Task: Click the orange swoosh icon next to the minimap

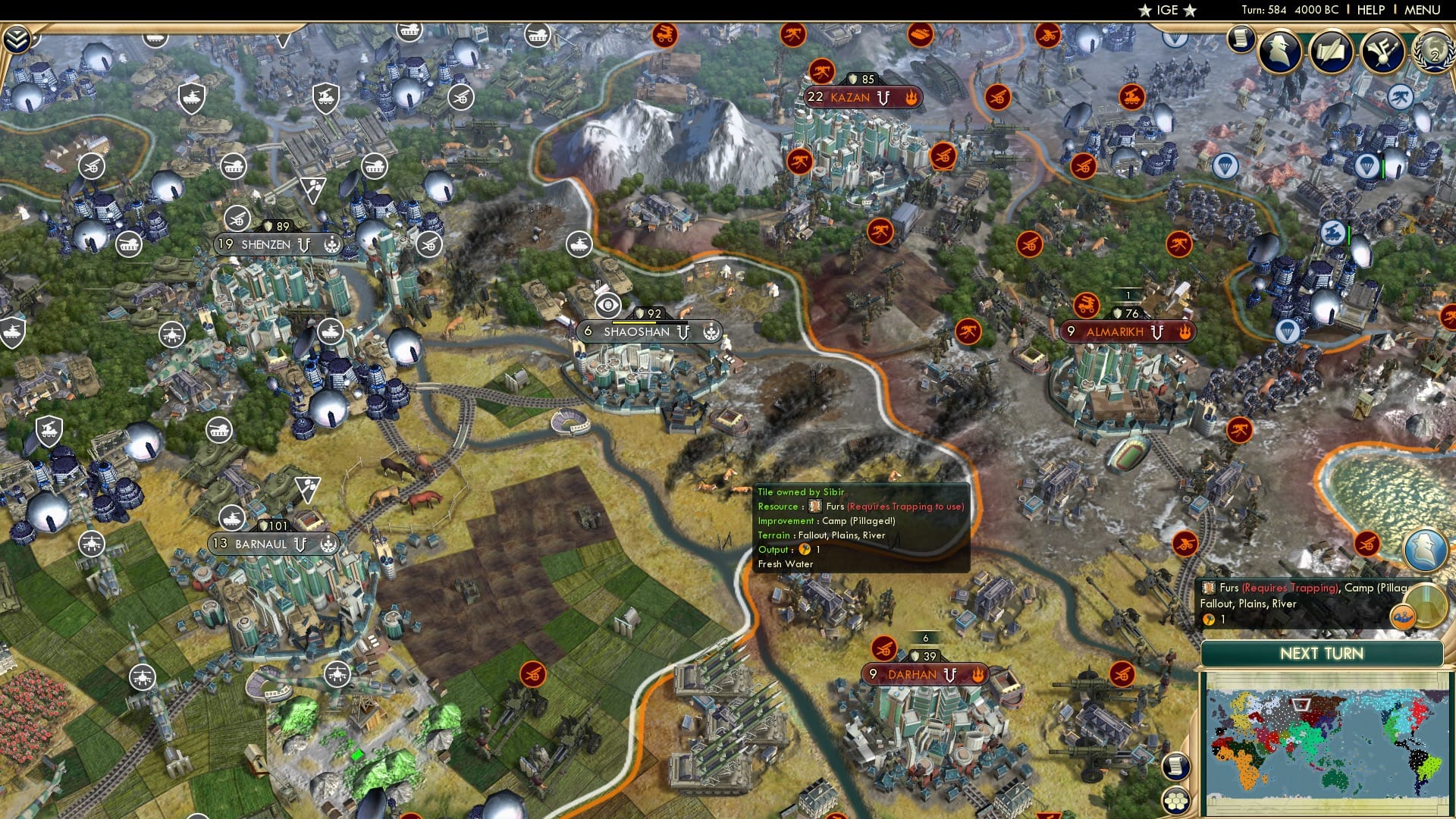Action: pos(1403,617)
